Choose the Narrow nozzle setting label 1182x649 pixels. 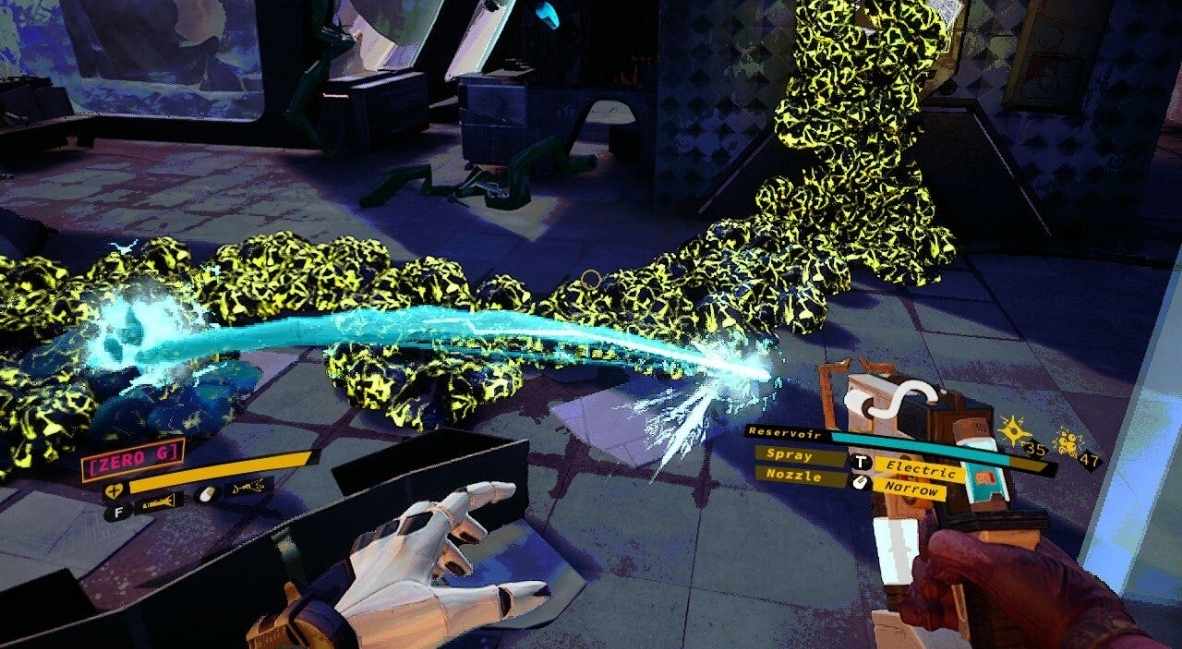pyautogui.click(x=911, y=490)
